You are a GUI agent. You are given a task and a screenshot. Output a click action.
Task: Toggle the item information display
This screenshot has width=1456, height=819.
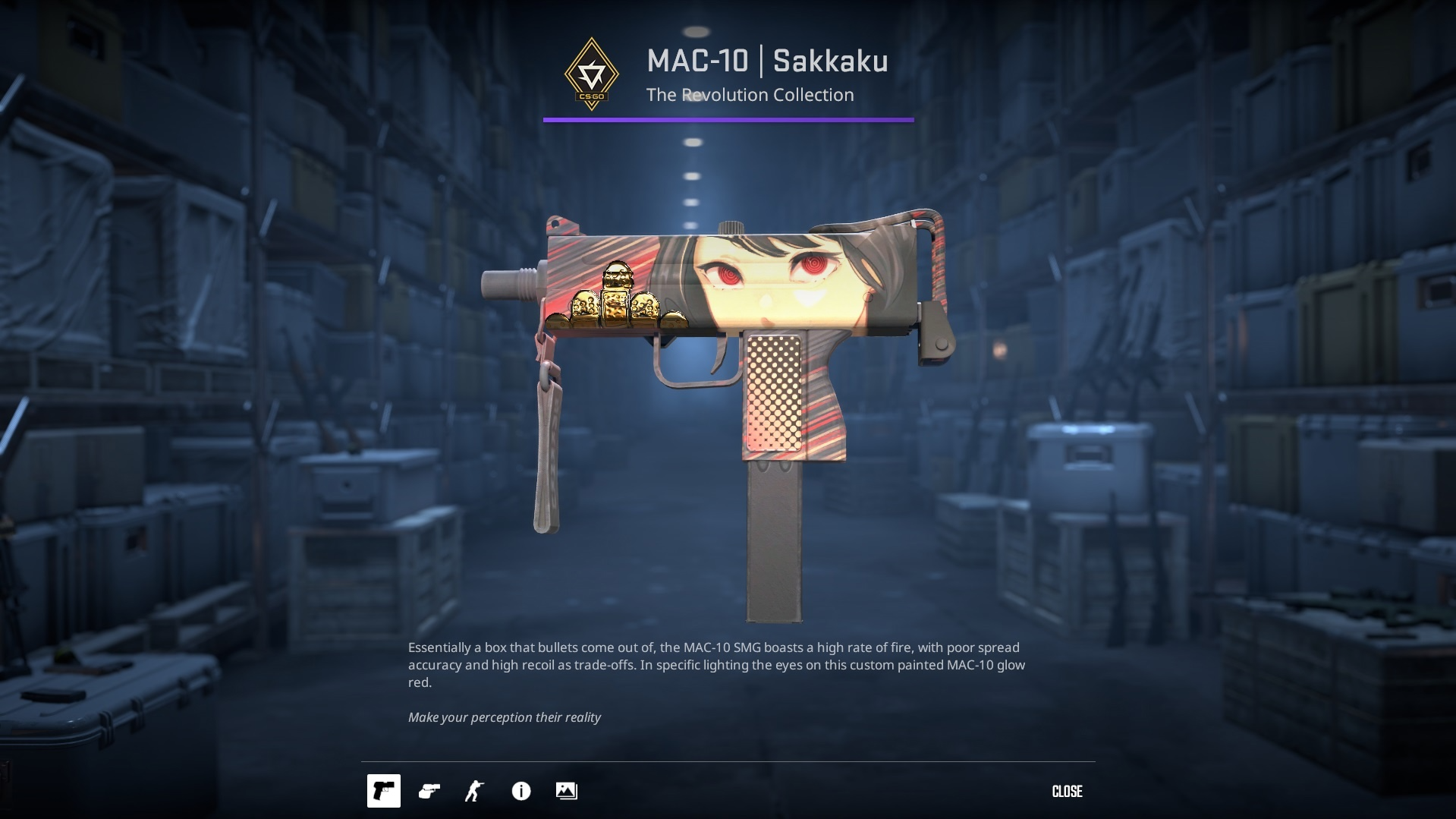tap(520, 791)
